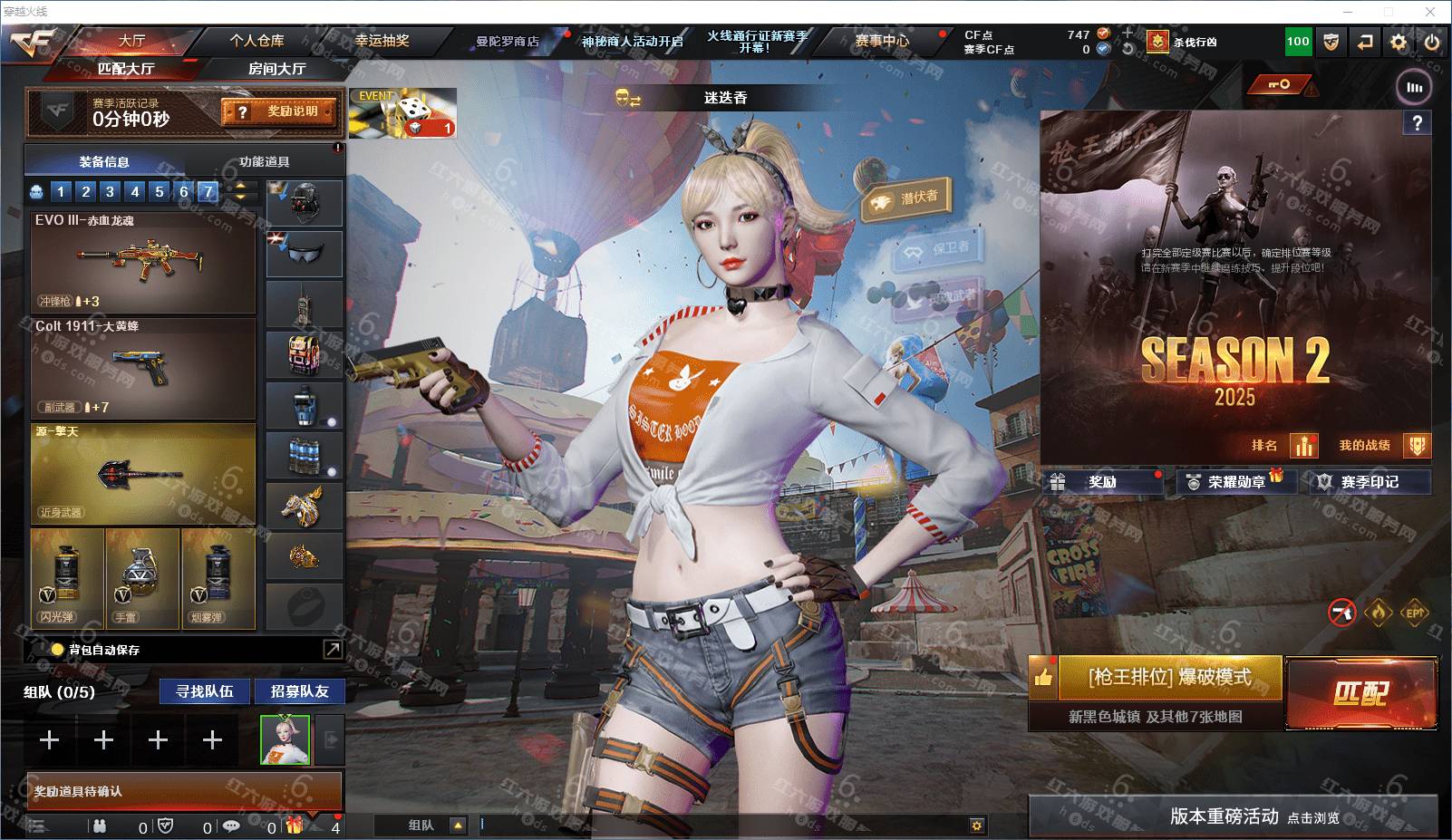This screenshot has height=840, width=1452.
Task: Select the Colt 1911-大黄蜂 pistol slot
Action: click(142, 368)
